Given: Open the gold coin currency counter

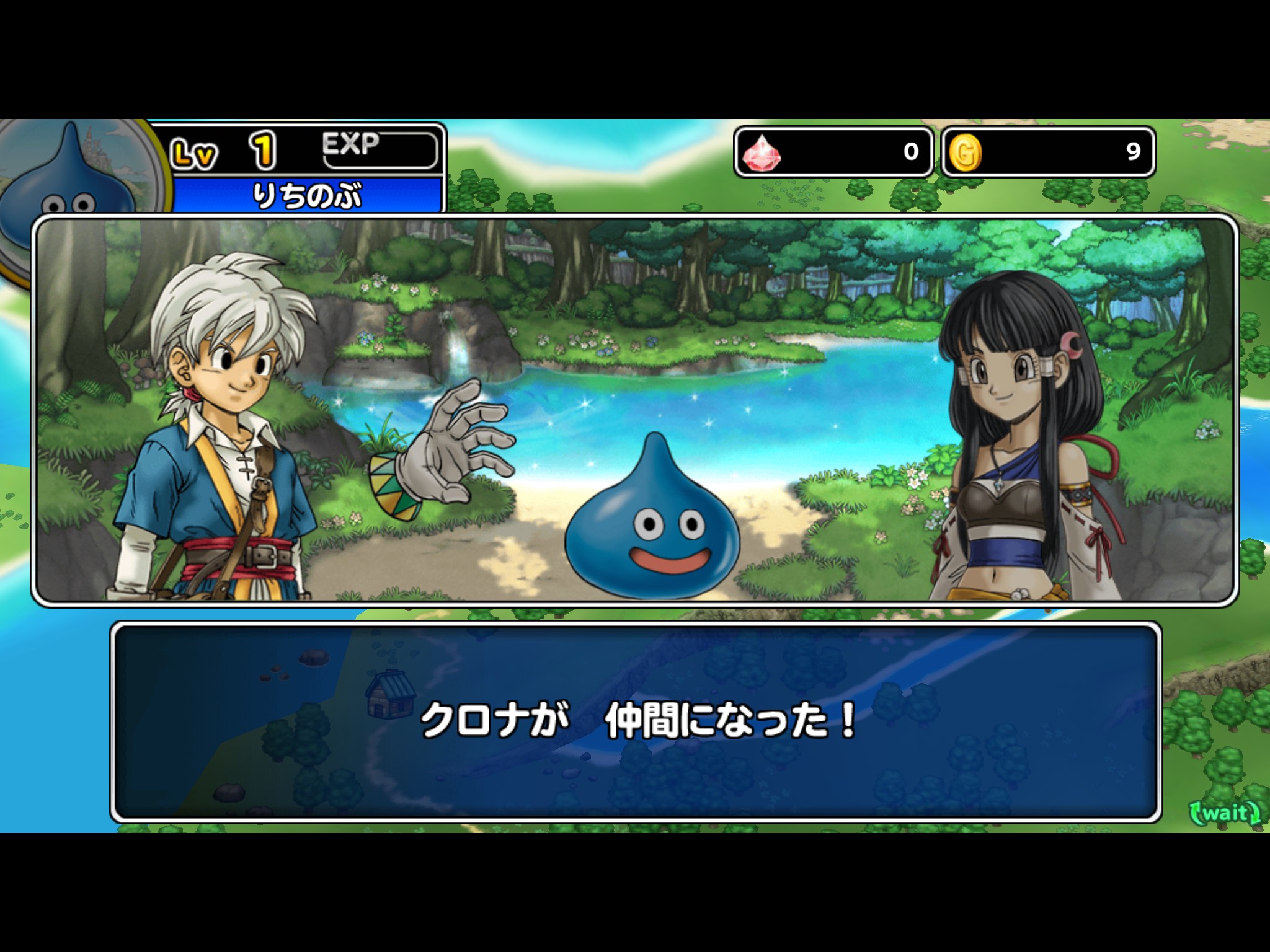Looking at the screenshot, I should point(1047,152).
